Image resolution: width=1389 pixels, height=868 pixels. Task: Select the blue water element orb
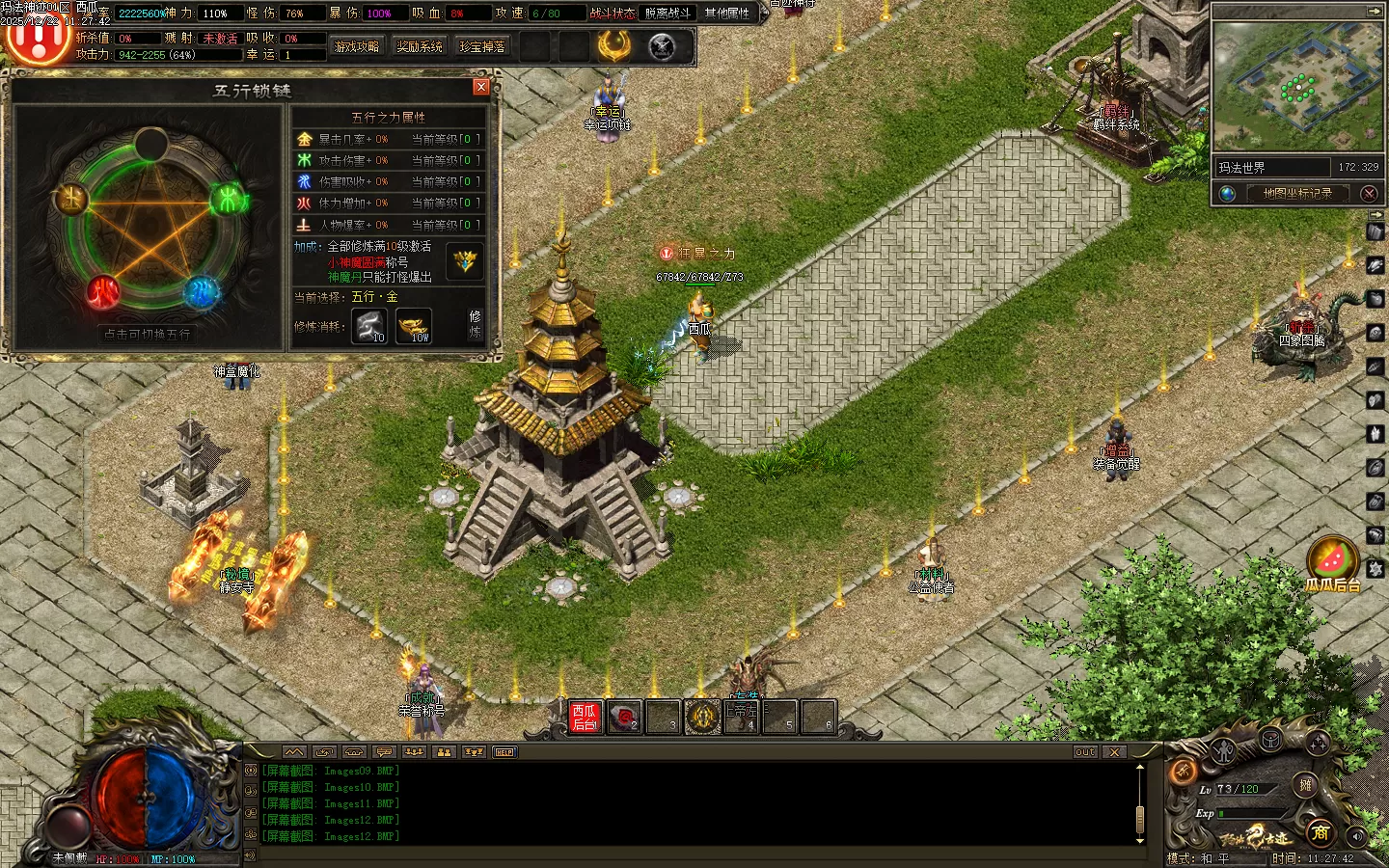pos(202,291)
